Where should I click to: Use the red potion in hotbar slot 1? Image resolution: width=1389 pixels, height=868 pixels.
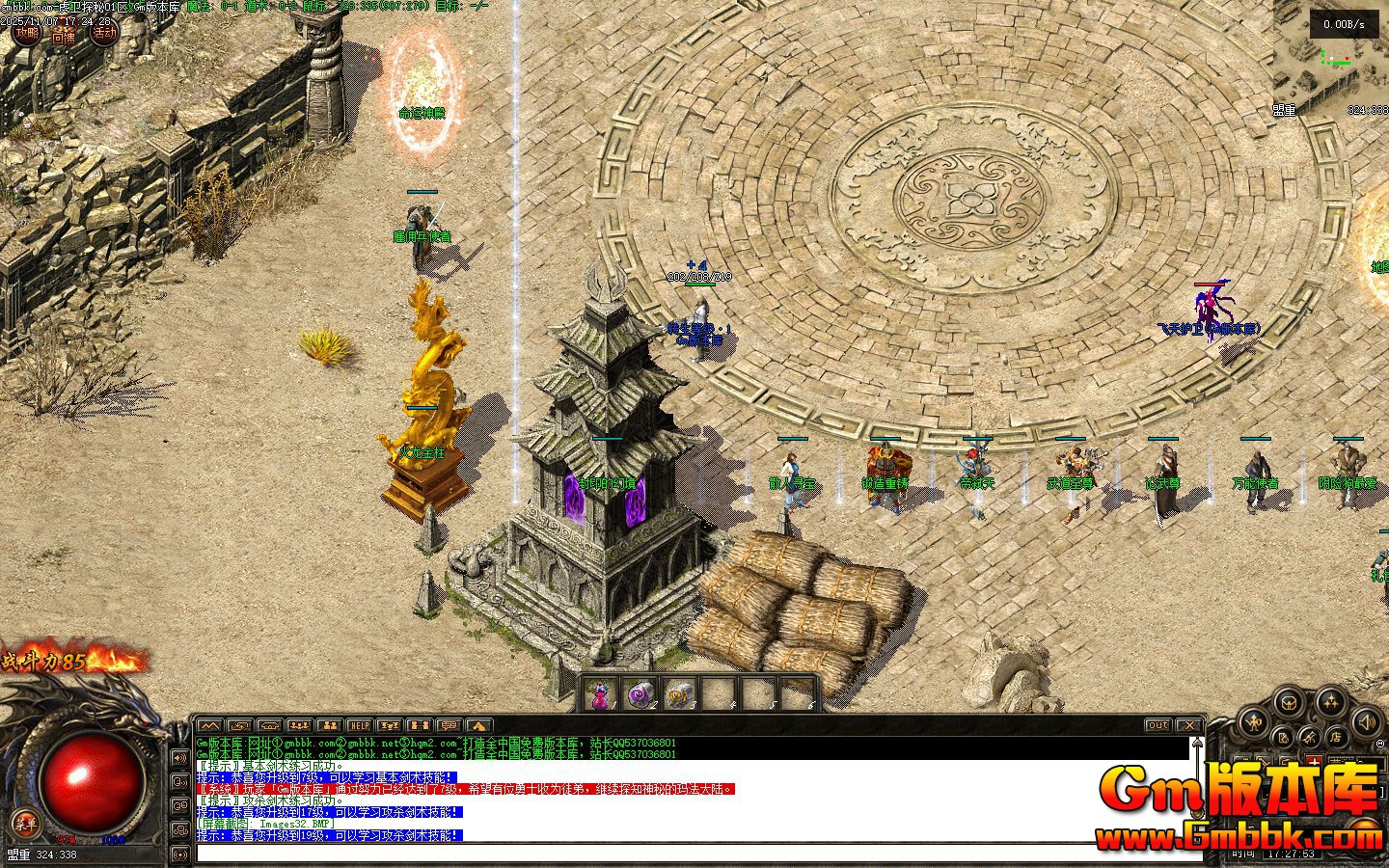(x=602, y=694)
